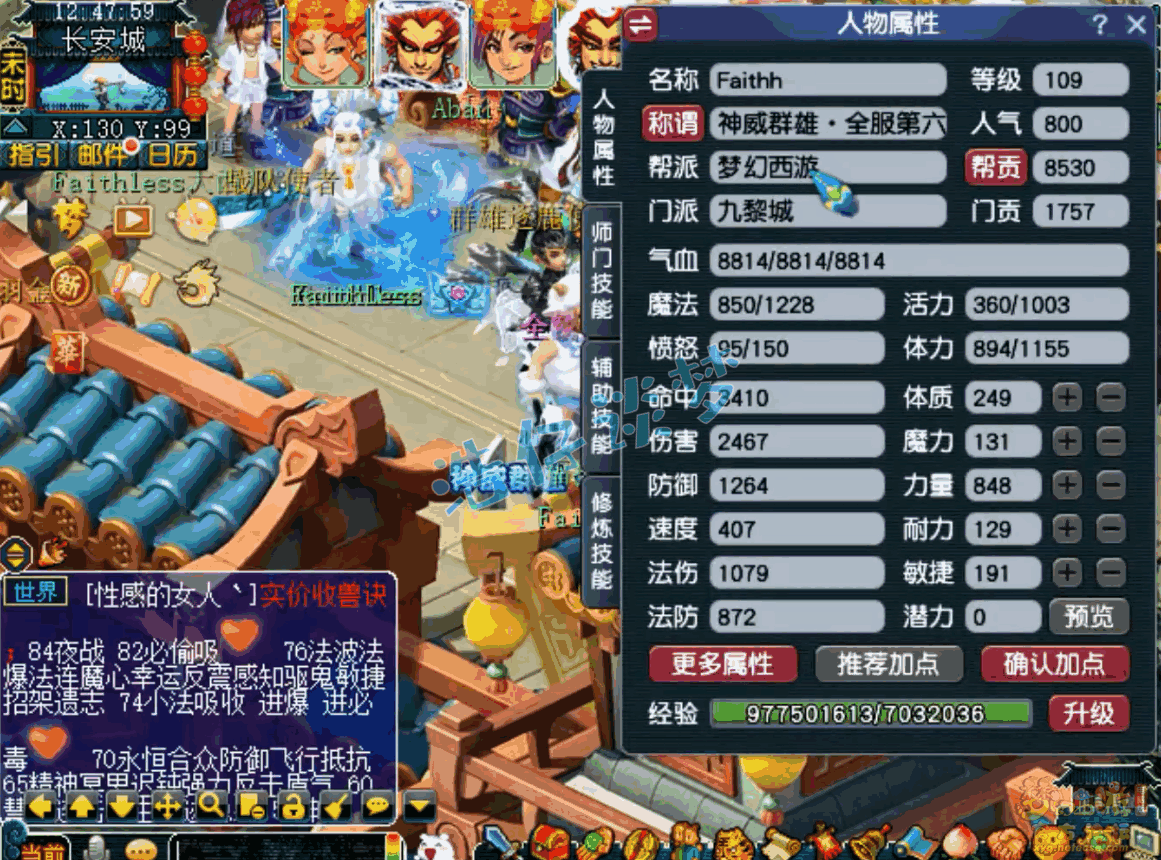The image size is (1161, 860).
Task: Add a point to 体质 constitution
Action: 1067,398
